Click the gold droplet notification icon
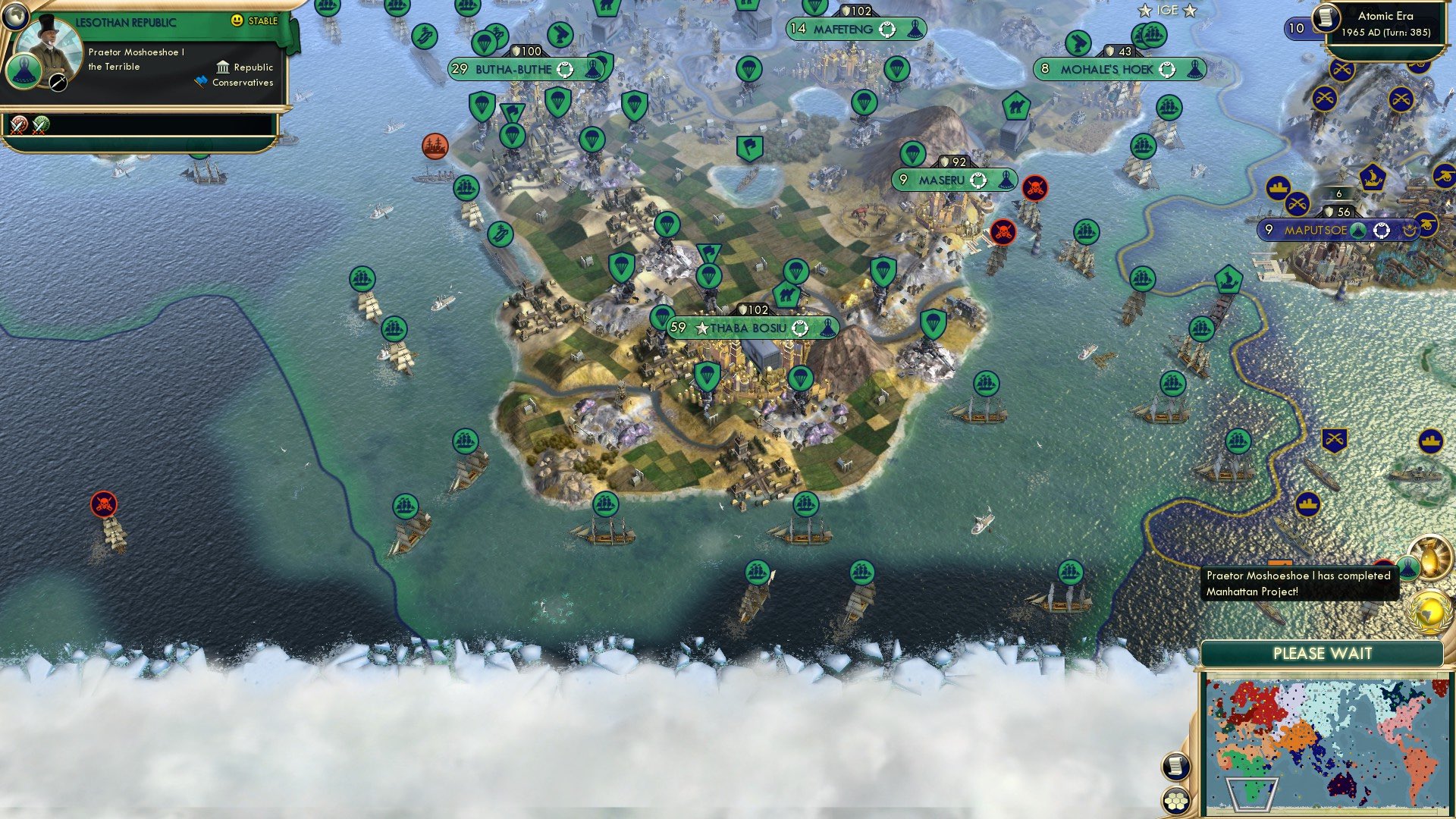 [1432, 563]
